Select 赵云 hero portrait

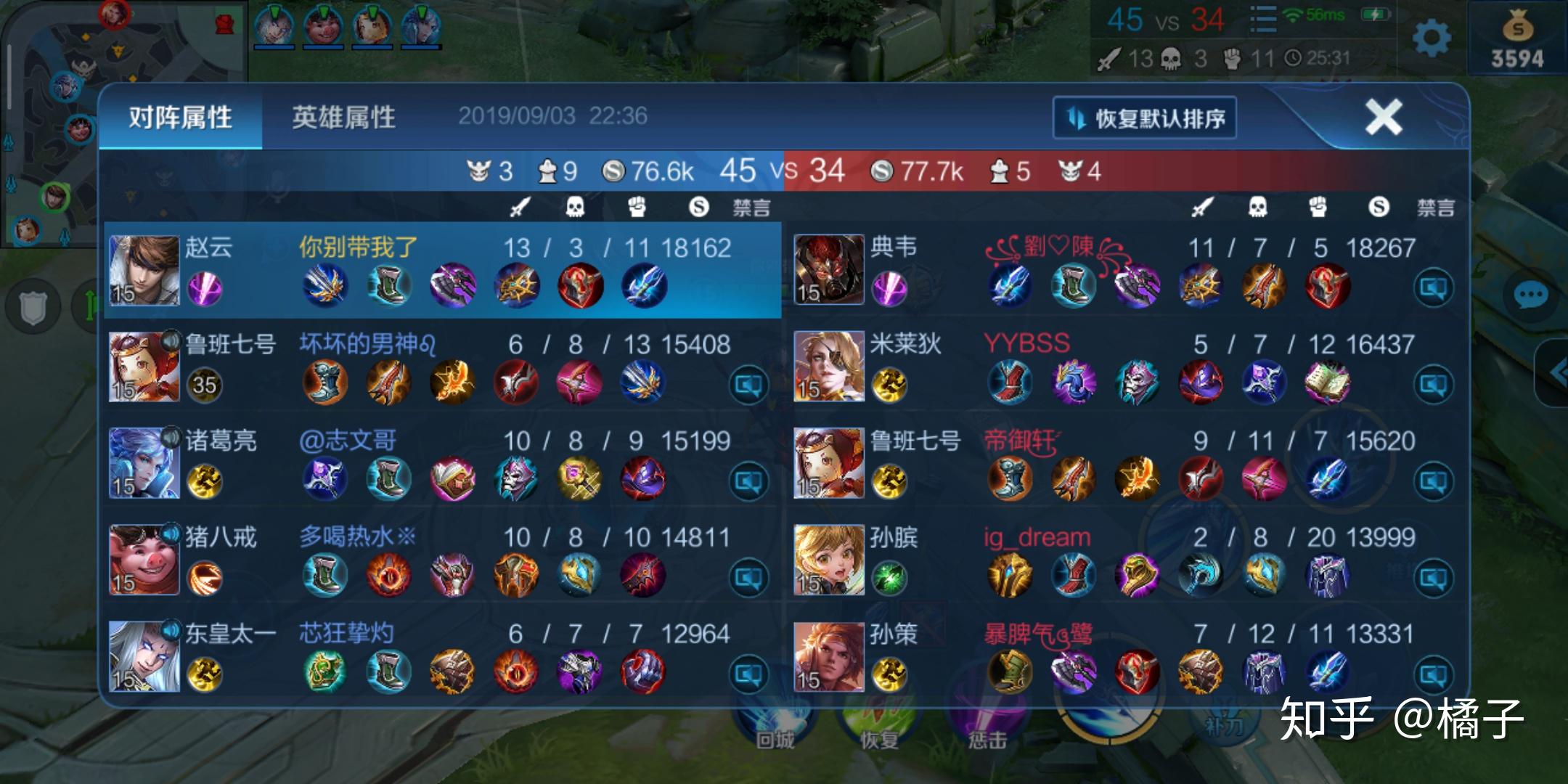click(144, 270)
